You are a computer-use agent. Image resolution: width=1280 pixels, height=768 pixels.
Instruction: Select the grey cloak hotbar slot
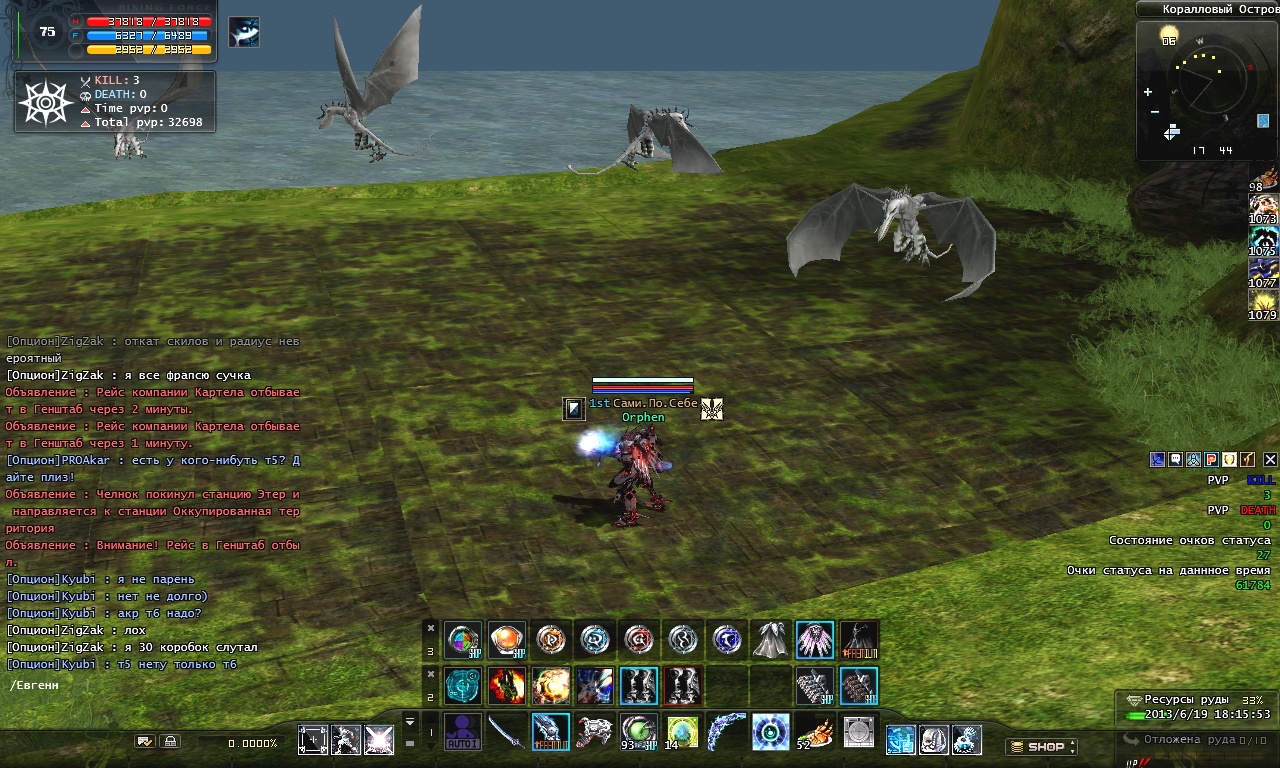pyautogui.click(x=771, y=640)
